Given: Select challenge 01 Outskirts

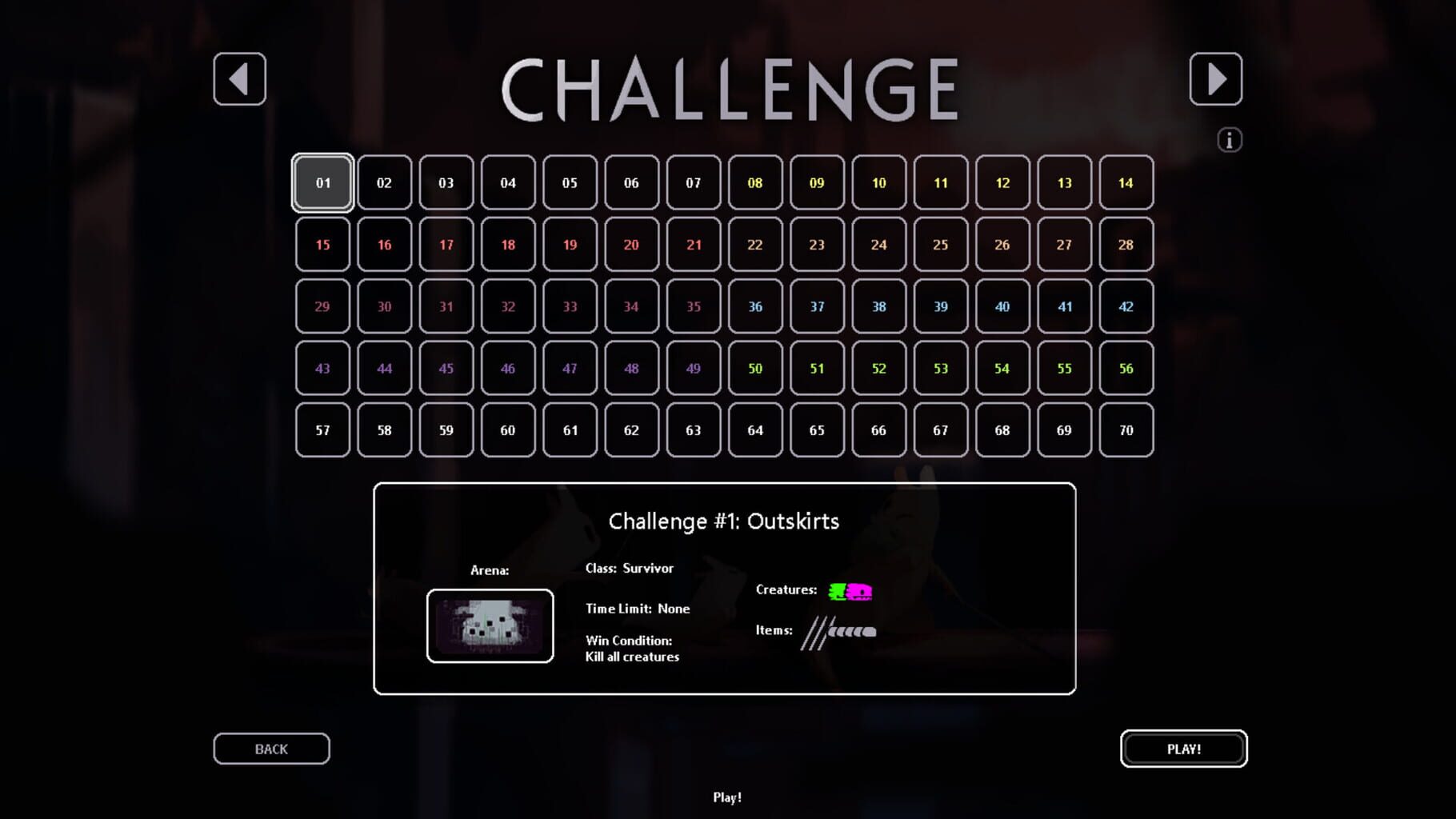Looking at the screenshot, I should click(322, 182).
